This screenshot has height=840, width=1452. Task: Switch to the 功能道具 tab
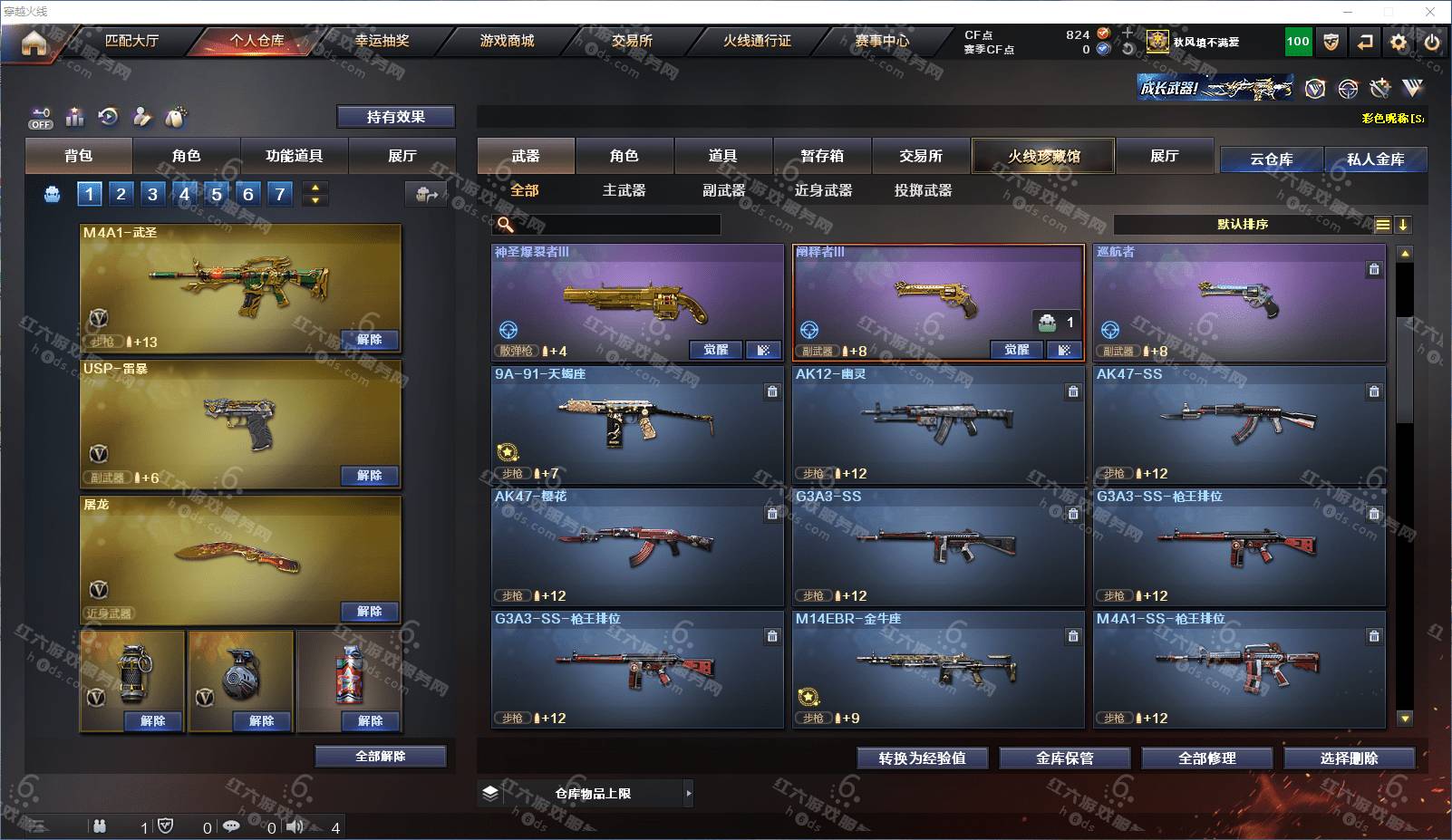tap(294, 156)
